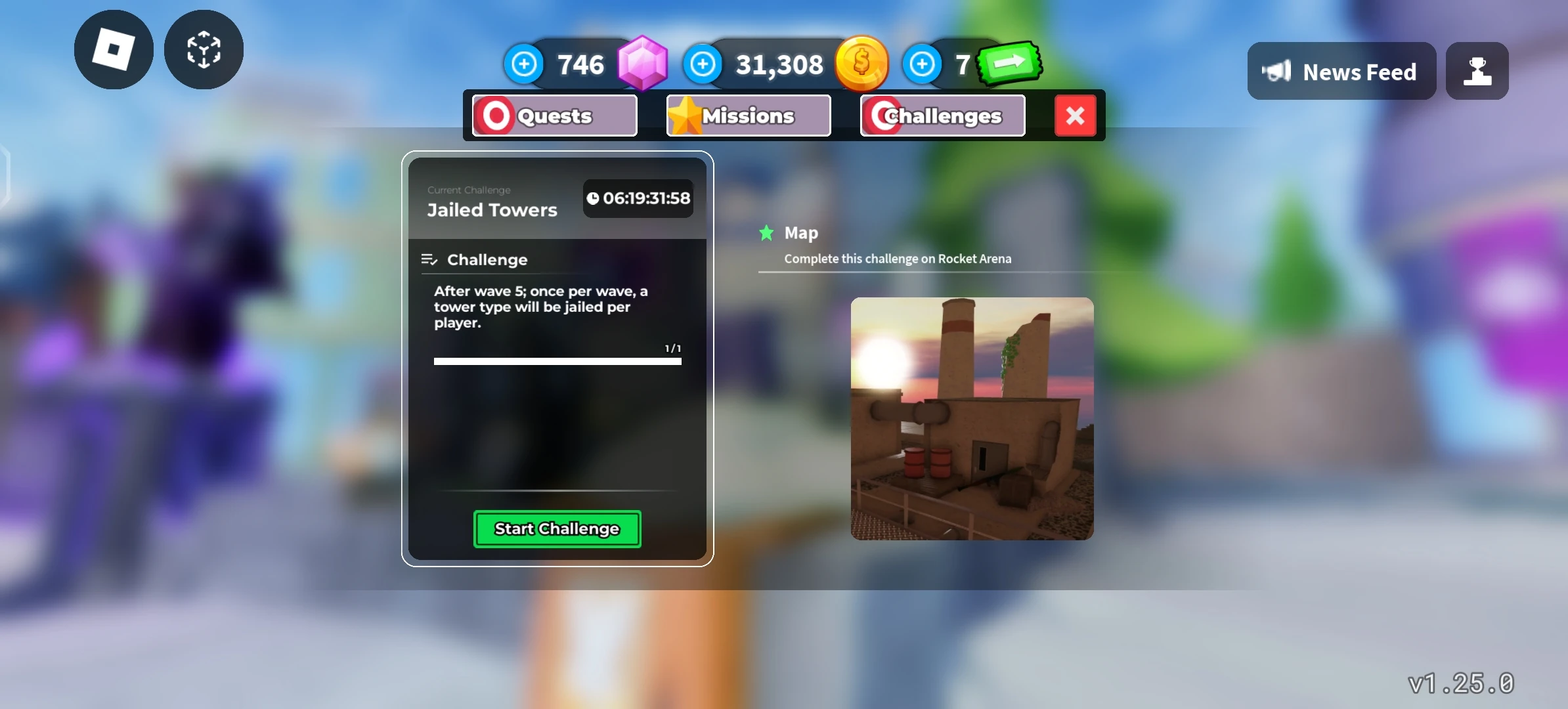Switch to the Quests tab

click(x=554, y=116)
